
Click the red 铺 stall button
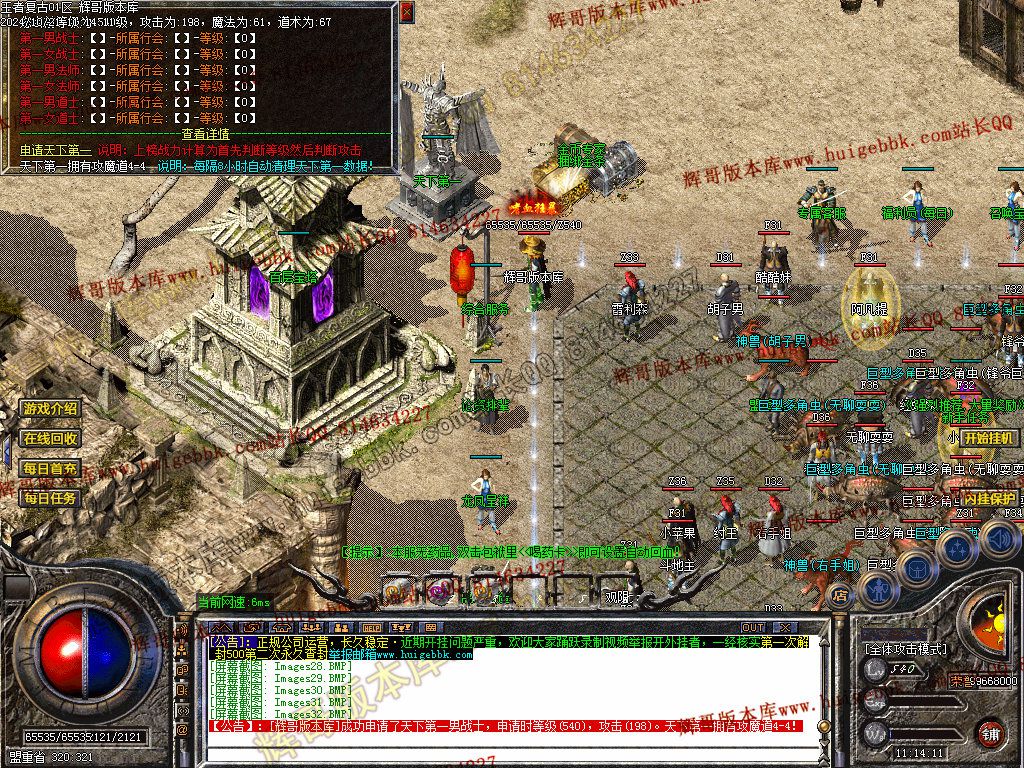(x=990, y=734)
